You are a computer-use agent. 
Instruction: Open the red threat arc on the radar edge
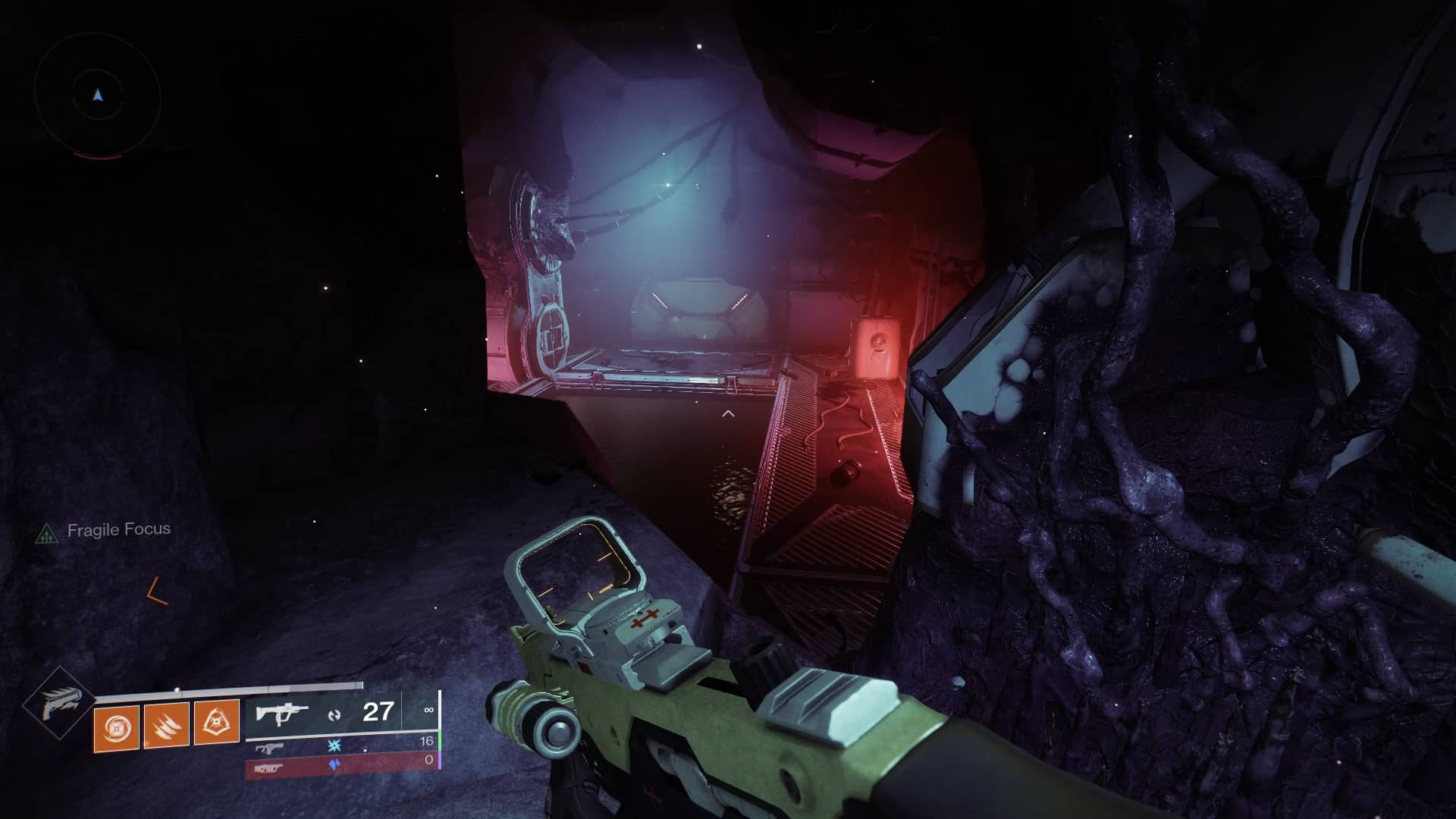click(98, 155)
